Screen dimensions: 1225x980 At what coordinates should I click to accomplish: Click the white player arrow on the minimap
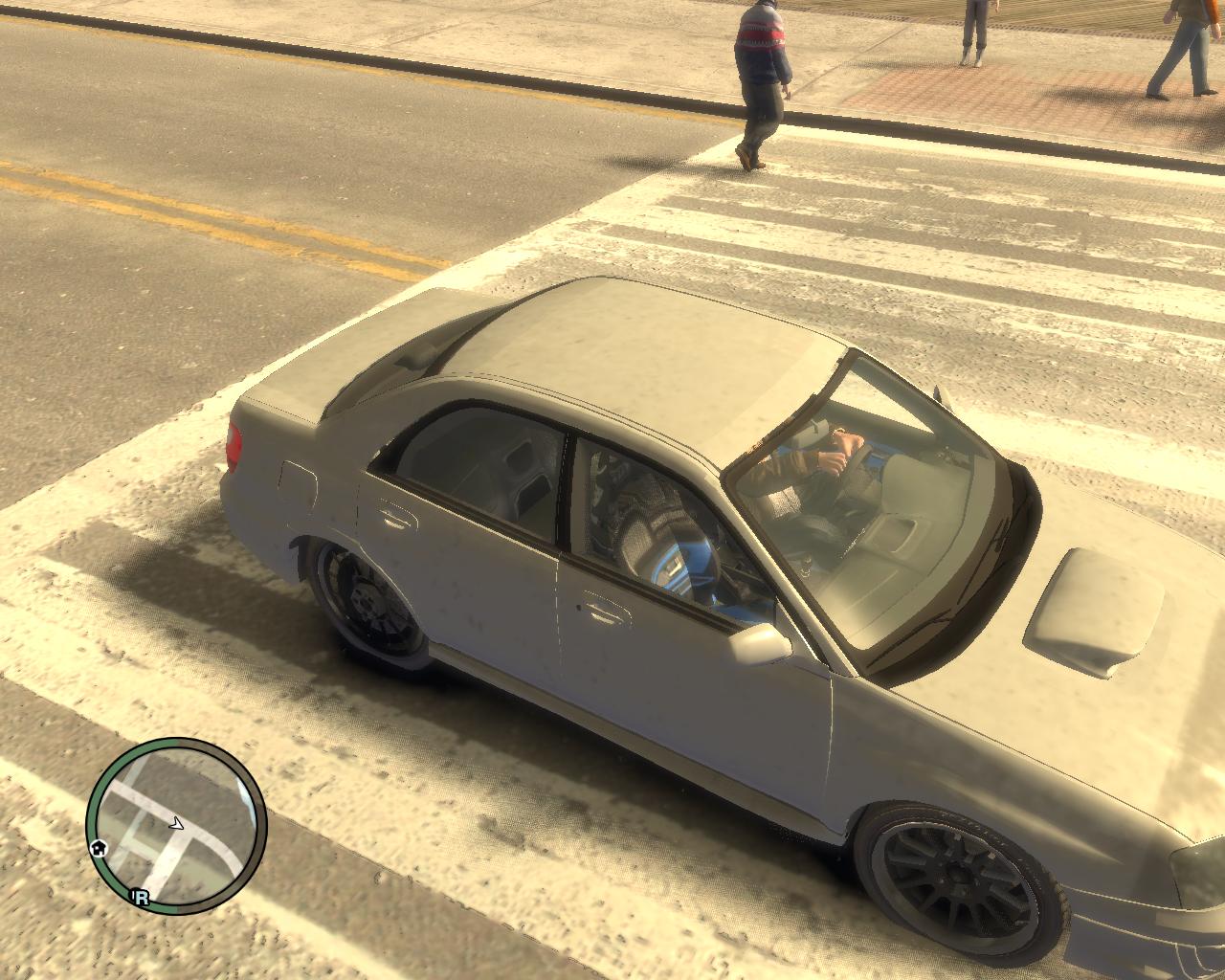176,821
